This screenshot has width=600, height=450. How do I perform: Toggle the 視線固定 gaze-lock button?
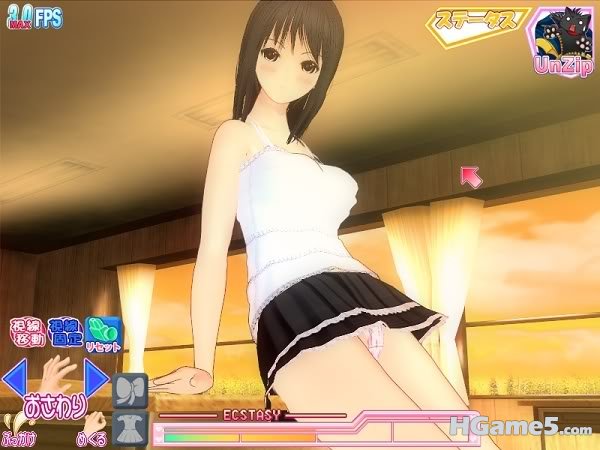(62, 331)
